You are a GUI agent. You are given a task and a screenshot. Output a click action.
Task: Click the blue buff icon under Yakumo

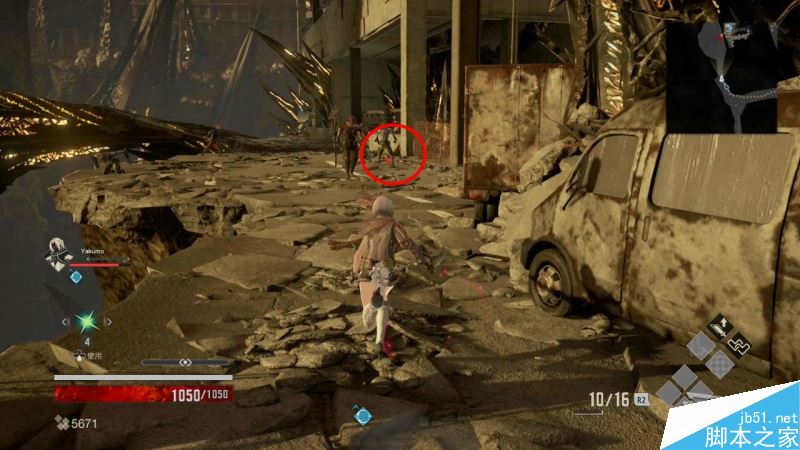pyautogui.click(x=75, y=276)
